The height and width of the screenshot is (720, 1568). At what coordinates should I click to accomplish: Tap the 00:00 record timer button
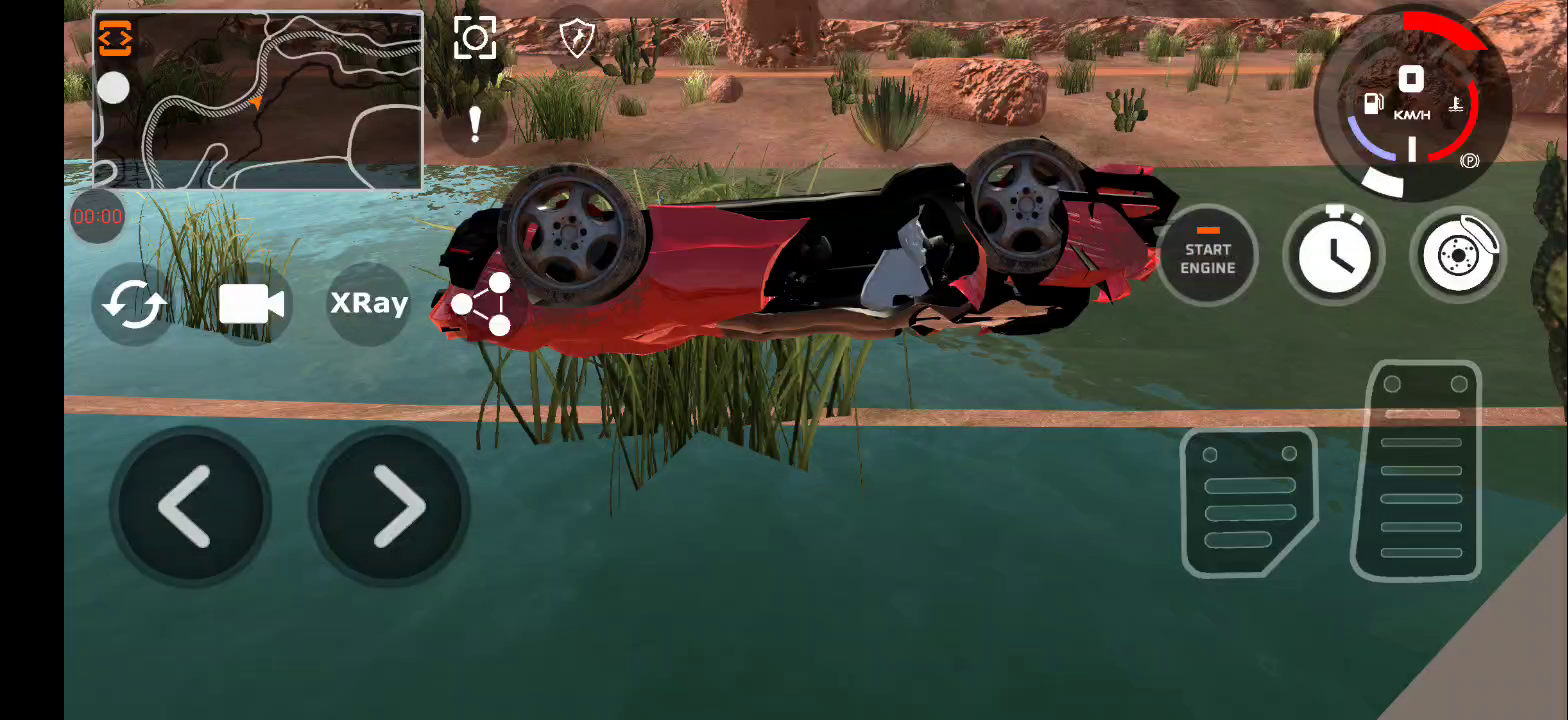[x=98, y=216]
